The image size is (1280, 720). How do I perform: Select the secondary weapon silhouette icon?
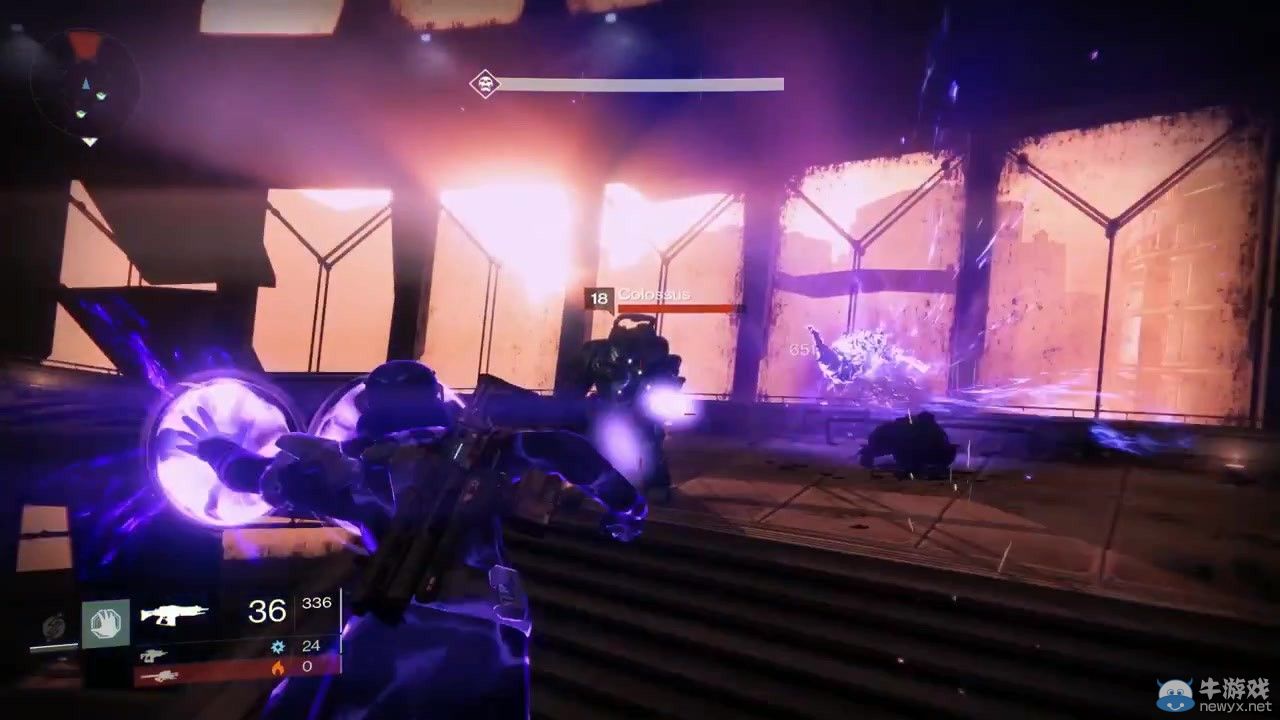point(153,655)
